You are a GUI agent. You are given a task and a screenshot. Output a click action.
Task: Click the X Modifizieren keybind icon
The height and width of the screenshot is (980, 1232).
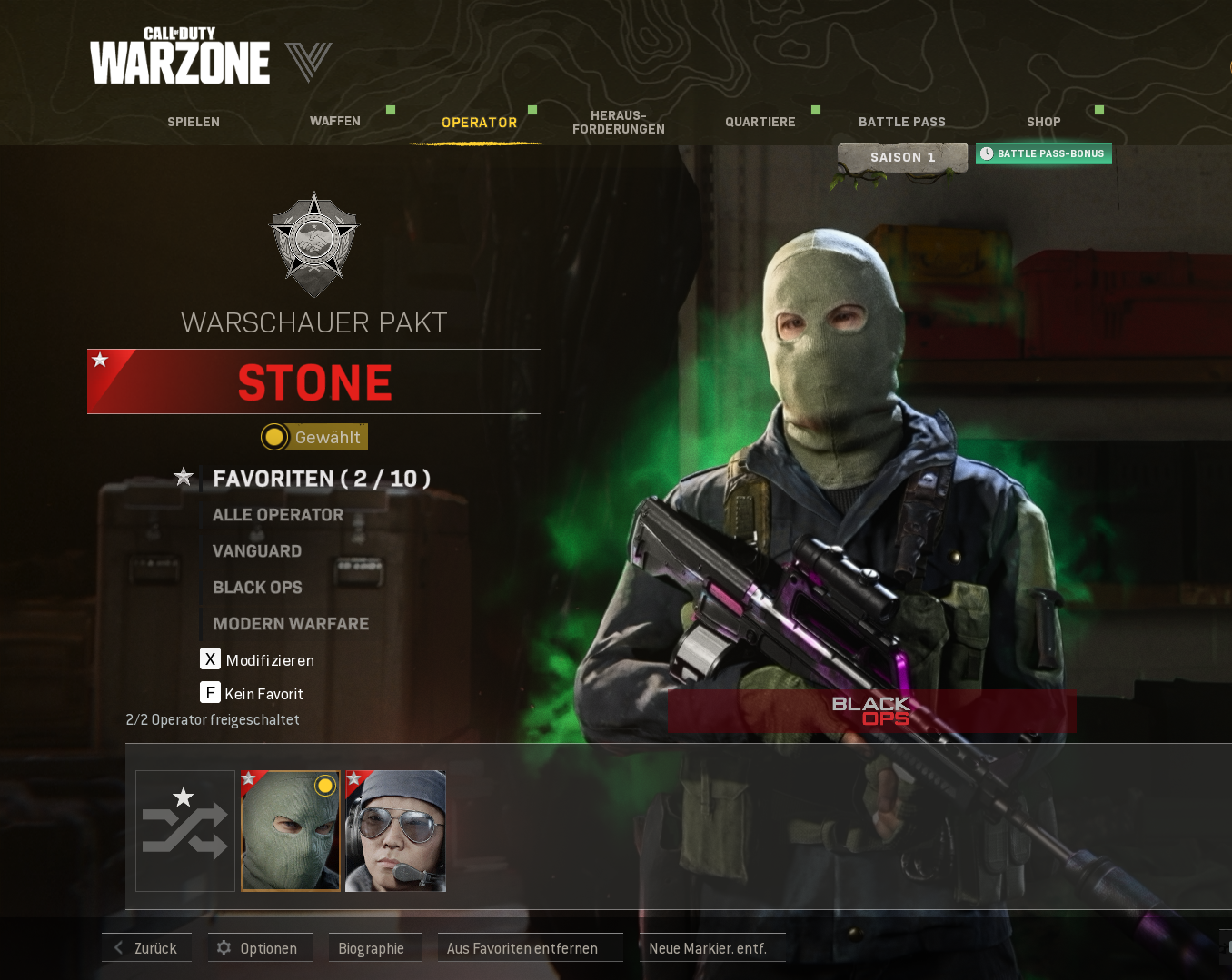[x=210, y=659]
